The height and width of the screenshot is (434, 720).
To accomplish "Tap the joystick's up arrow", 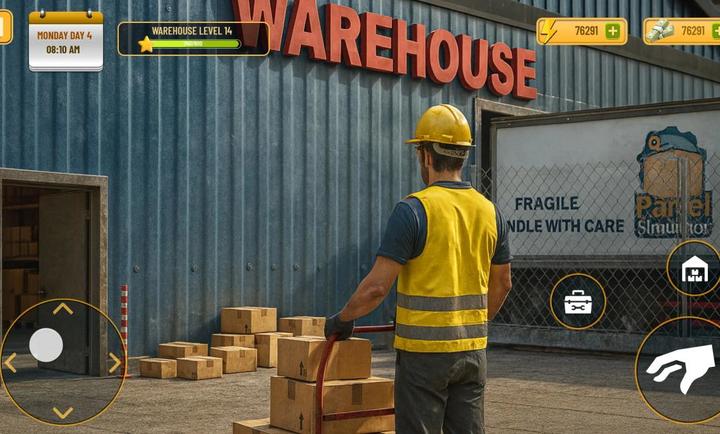I will 62,309.
